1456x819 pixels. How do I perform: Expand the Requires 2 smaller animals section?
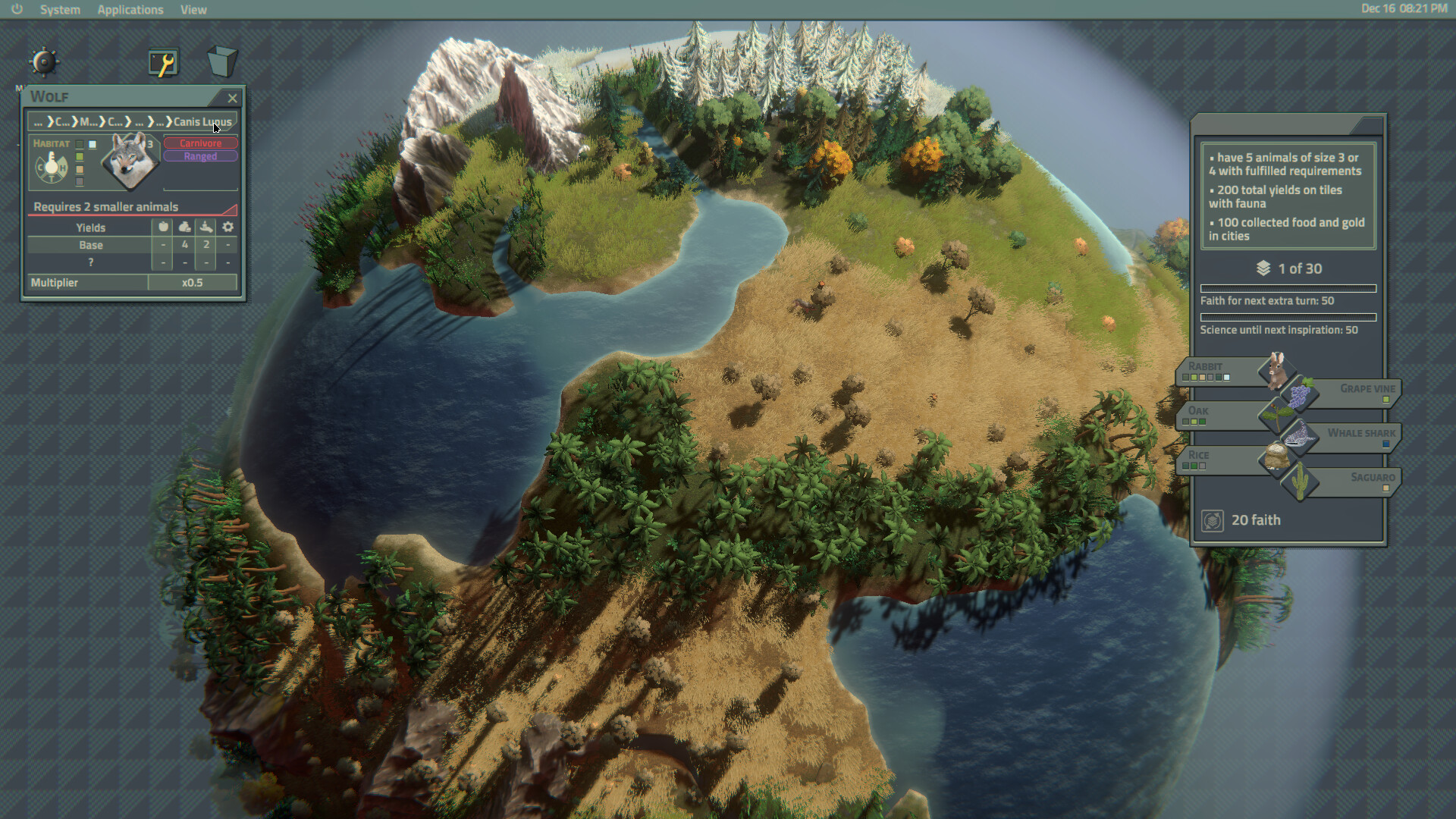pos(105,207)
